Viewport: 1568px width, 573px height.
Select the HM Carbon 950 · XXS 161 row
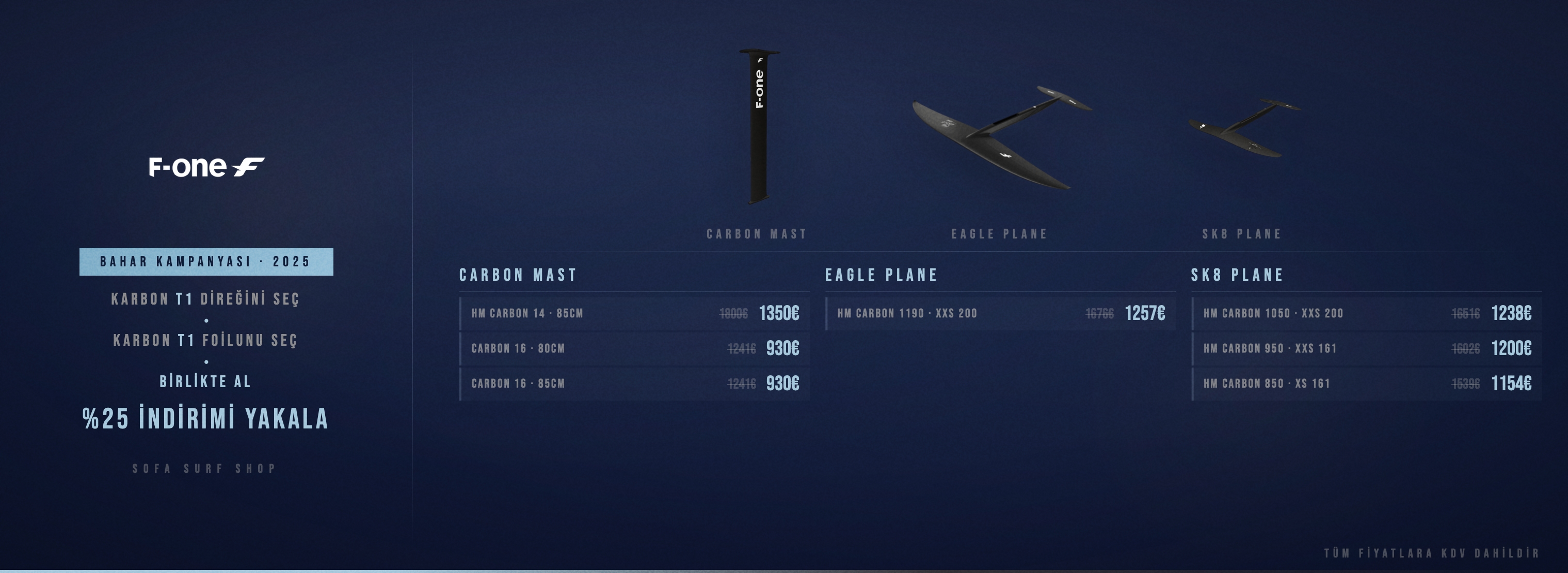[1366, 348]
